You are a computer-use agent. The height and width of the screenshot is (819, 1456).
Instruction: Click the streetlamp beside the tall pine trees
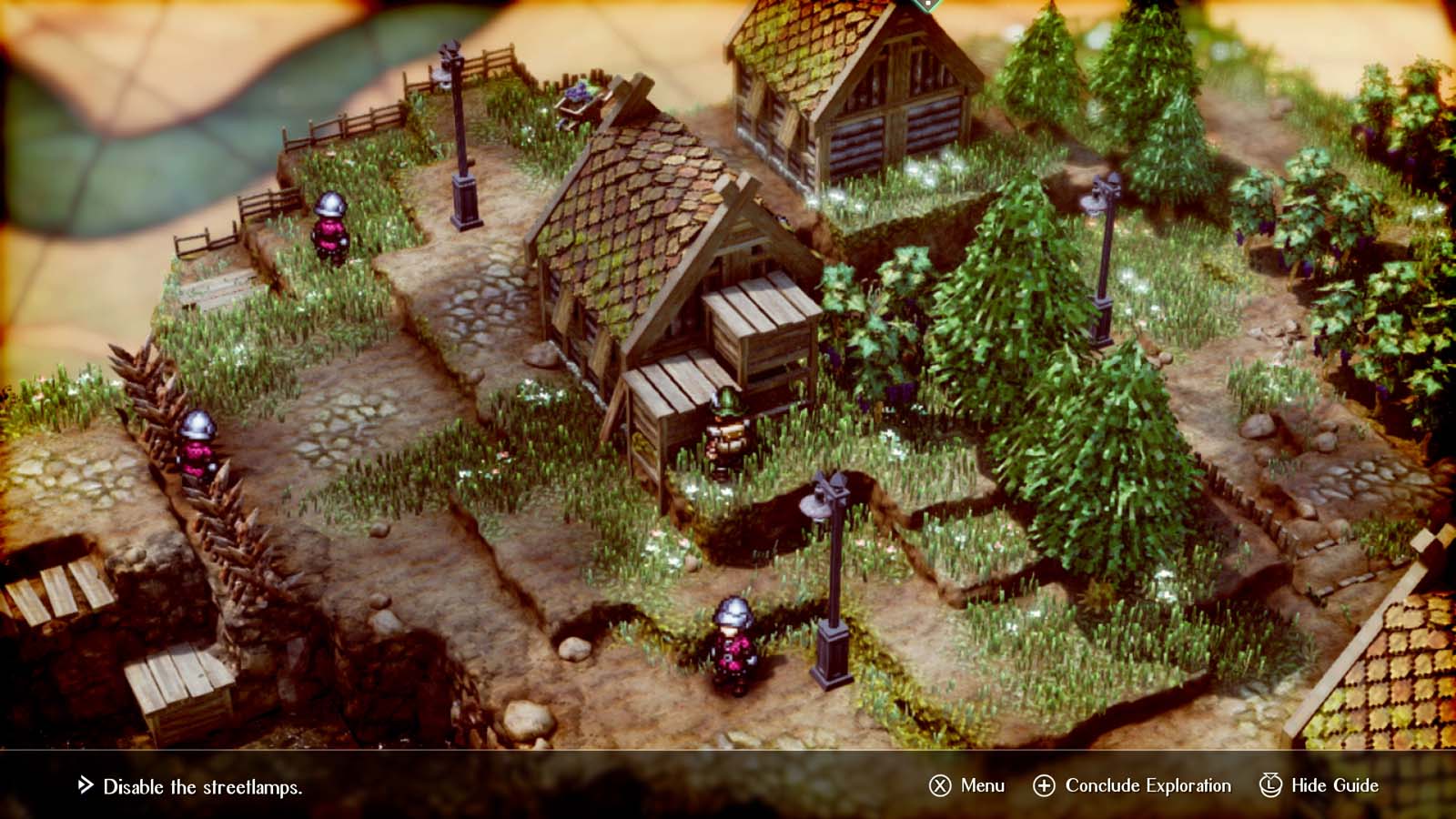point(1104,255)
